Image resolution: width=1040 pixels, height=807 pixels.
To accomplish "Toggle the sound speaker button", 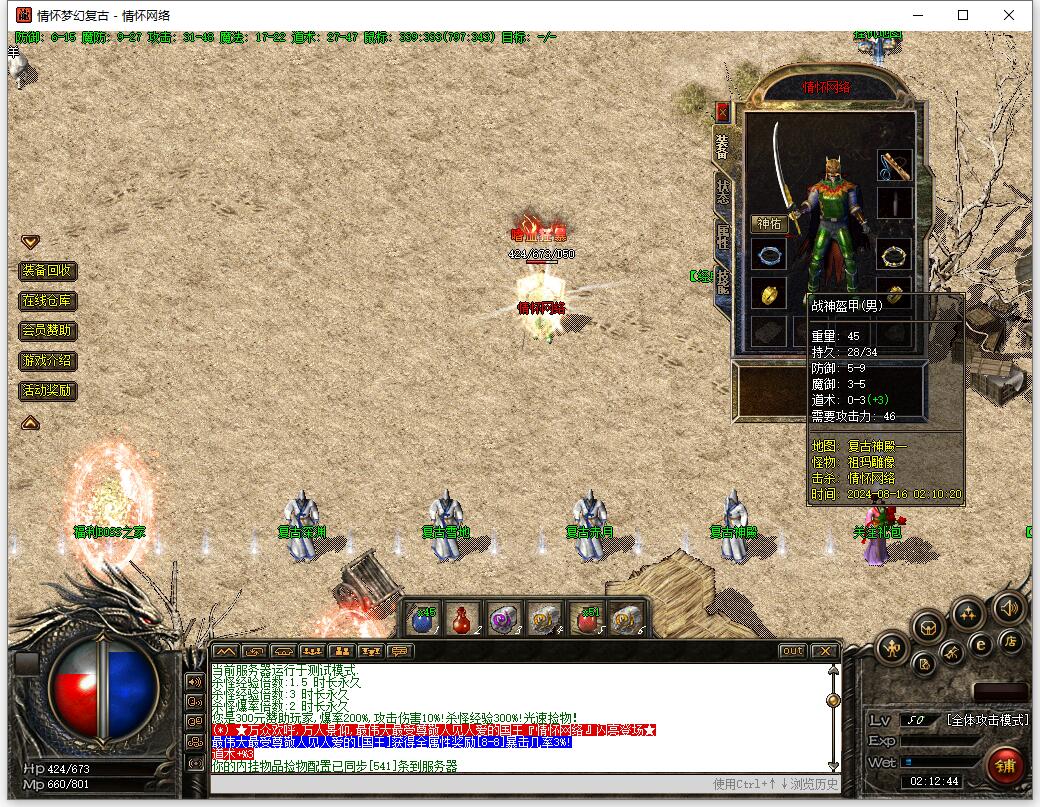I will [x=1007, y=607].
